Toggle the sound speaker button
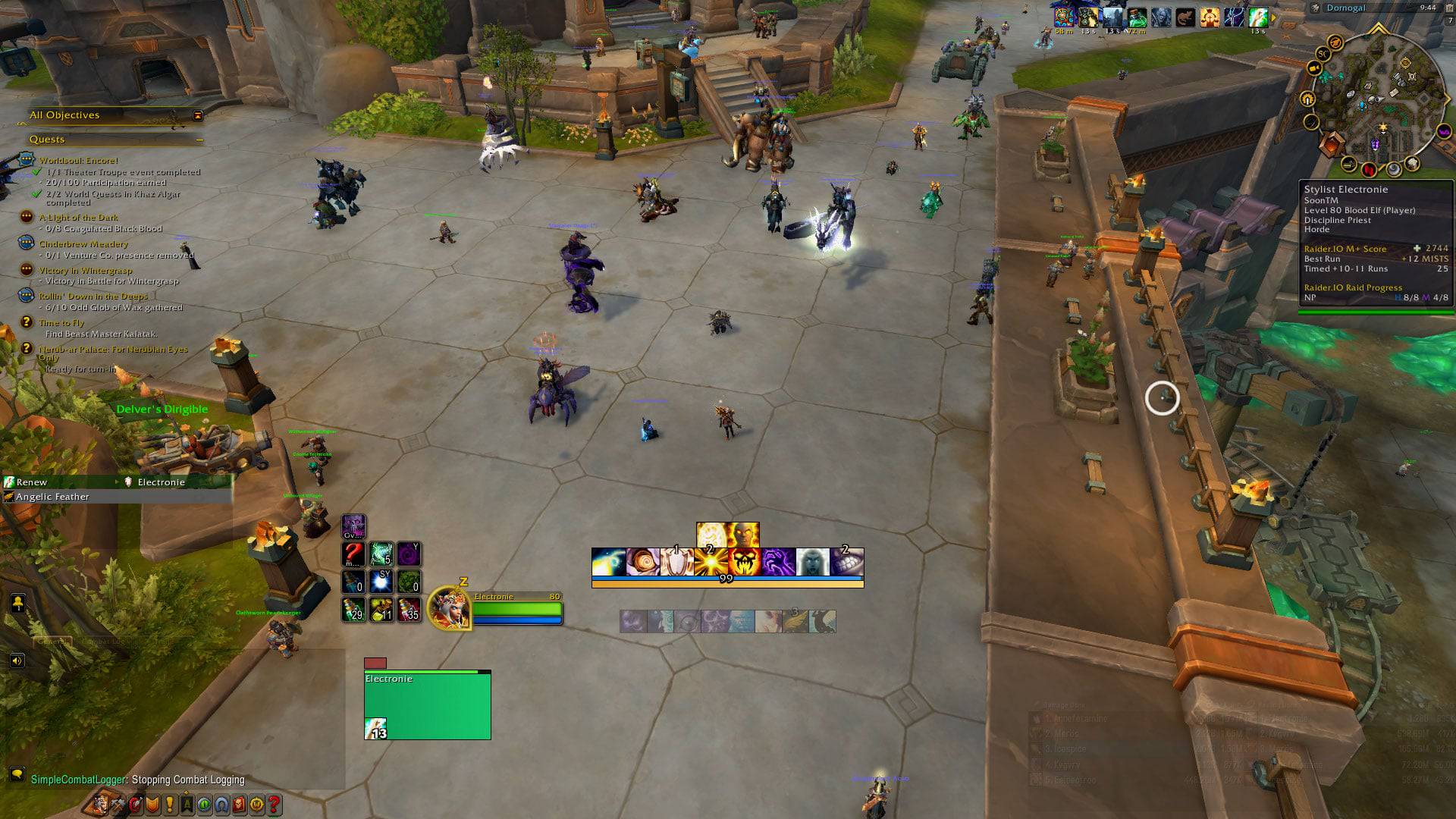 pos(17,661)
